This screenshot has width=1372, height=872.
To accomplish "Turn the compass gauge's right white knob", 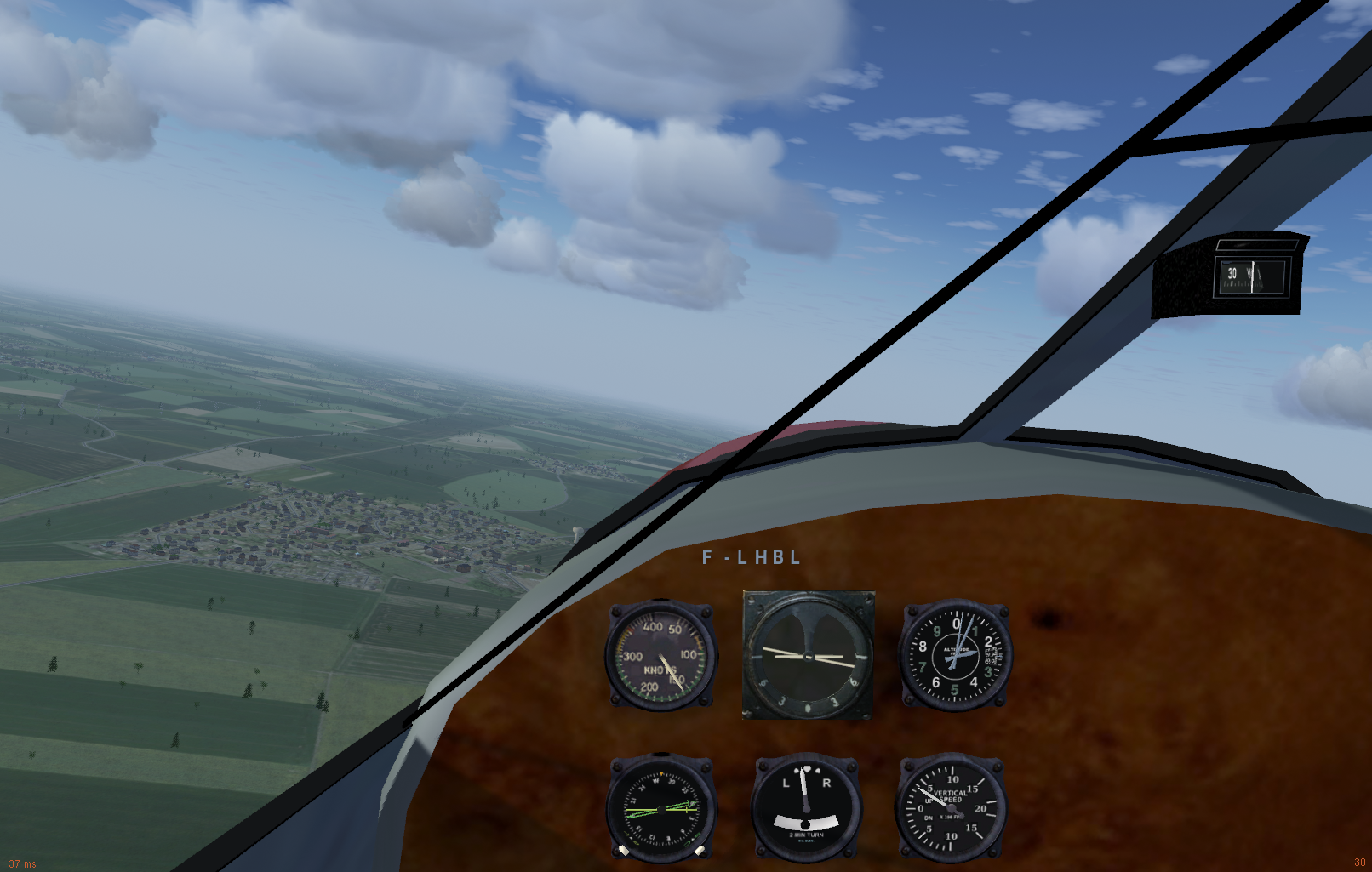I will tap(700, 850).
